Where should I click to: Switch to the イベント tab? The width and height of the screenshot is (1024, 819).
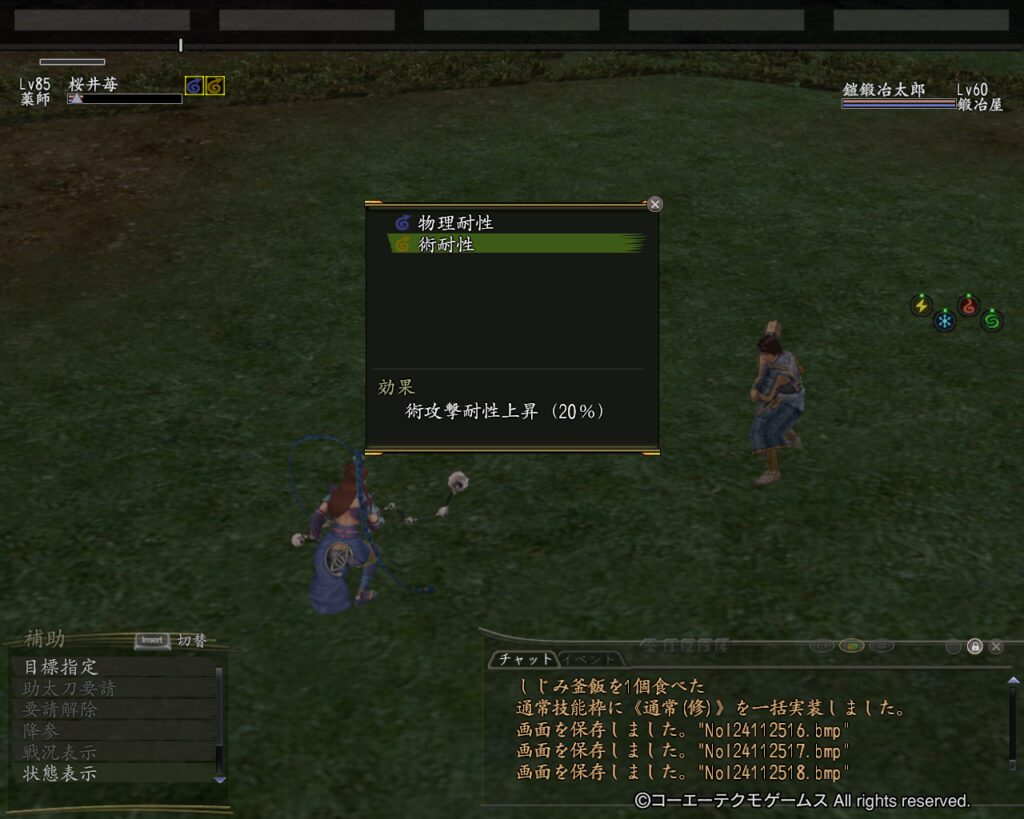point(592,659)
